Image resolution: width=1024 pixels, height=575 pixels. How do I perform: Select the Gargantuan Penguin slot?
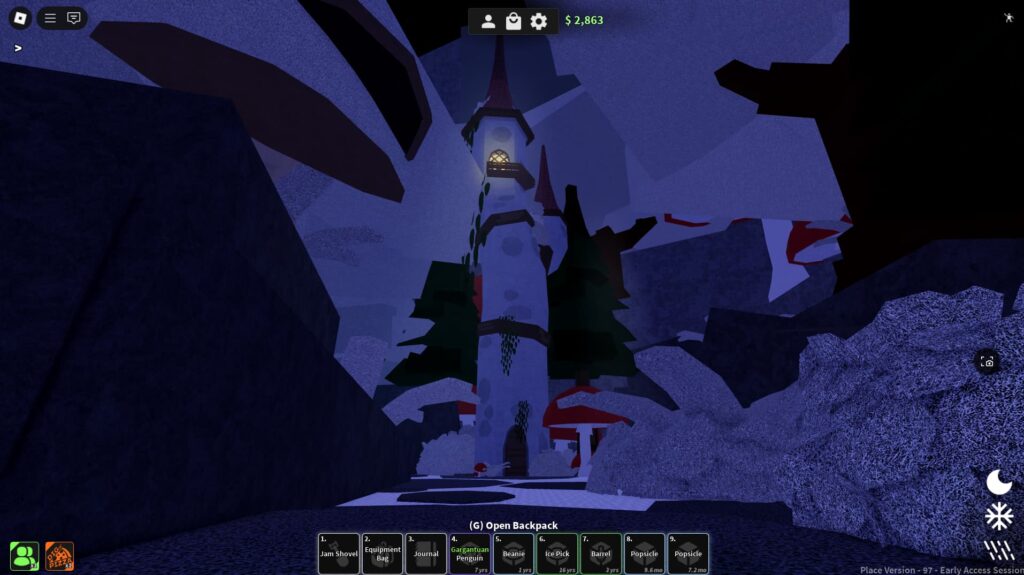pyautogui.click(x=470, y=554)
